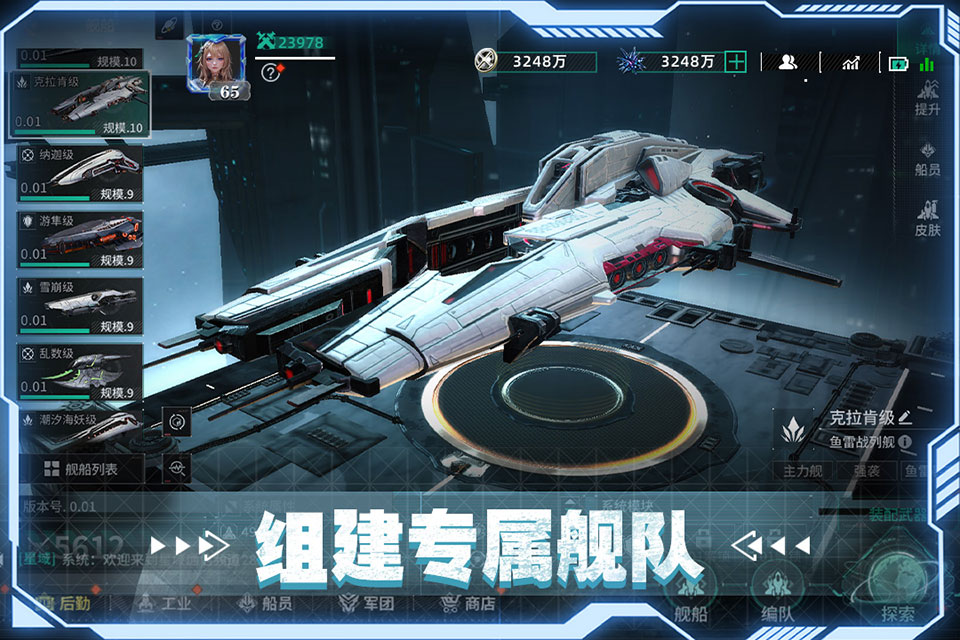Open the 军团 legion menu
This screenshot has width=960, height=640.
[368, 603]
